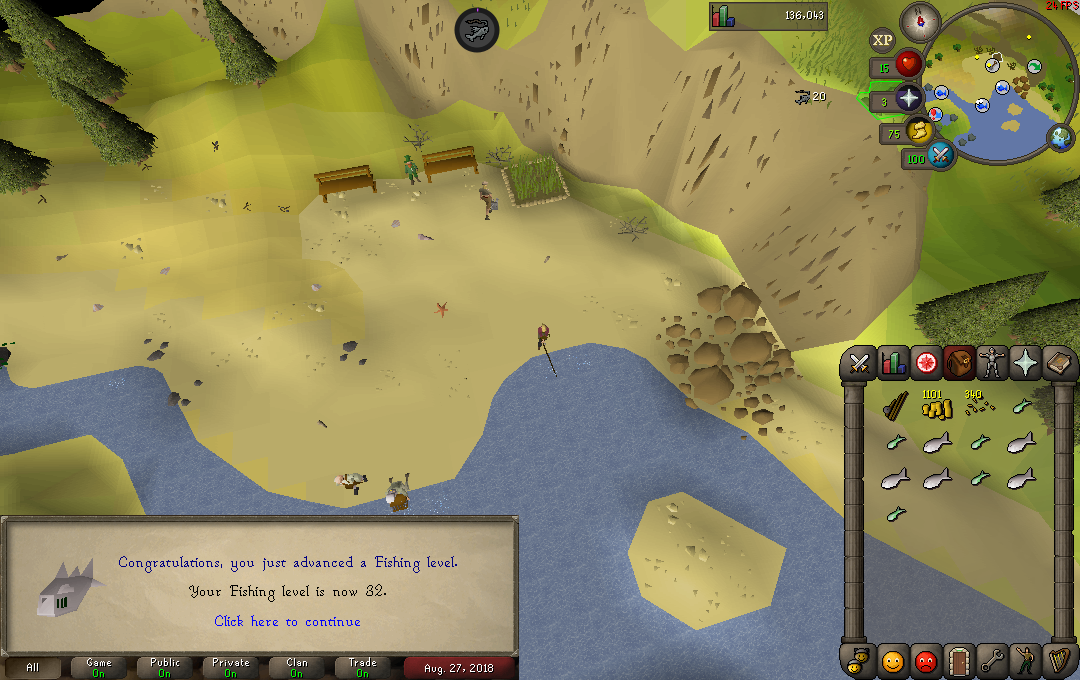This screenshot has height=680, width=1080.
Task: Show the Worn Equipment tab
Action: coord(993,364)
